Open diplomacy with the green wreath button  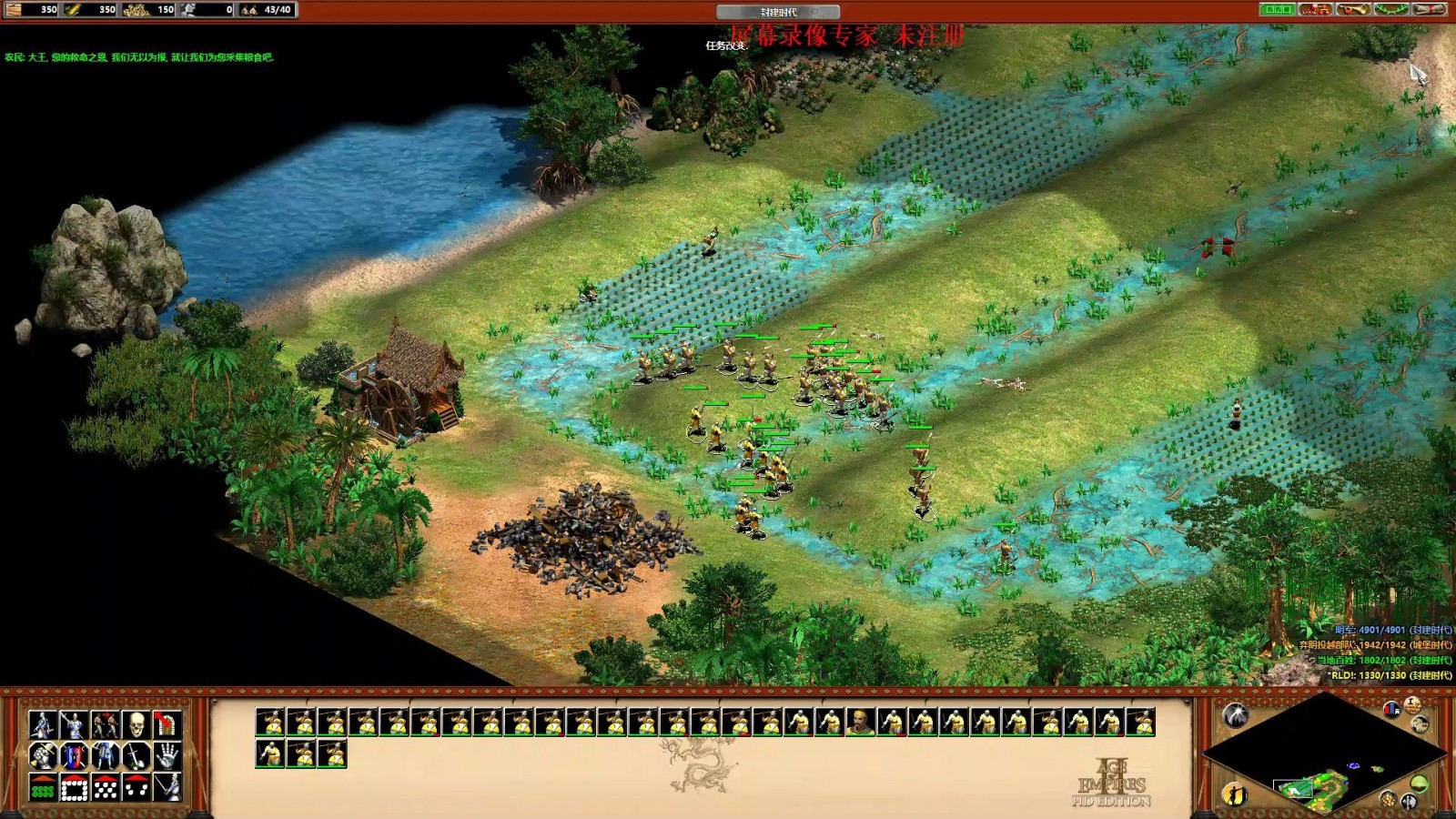pos(1390,10)
